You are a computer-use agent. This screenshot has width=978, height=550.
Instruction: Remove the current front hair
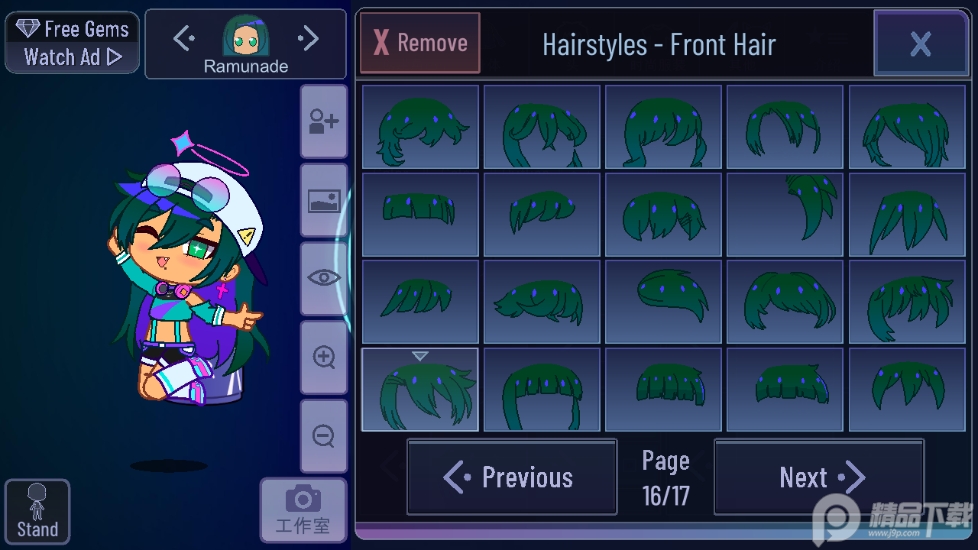[x=420, y=43]
